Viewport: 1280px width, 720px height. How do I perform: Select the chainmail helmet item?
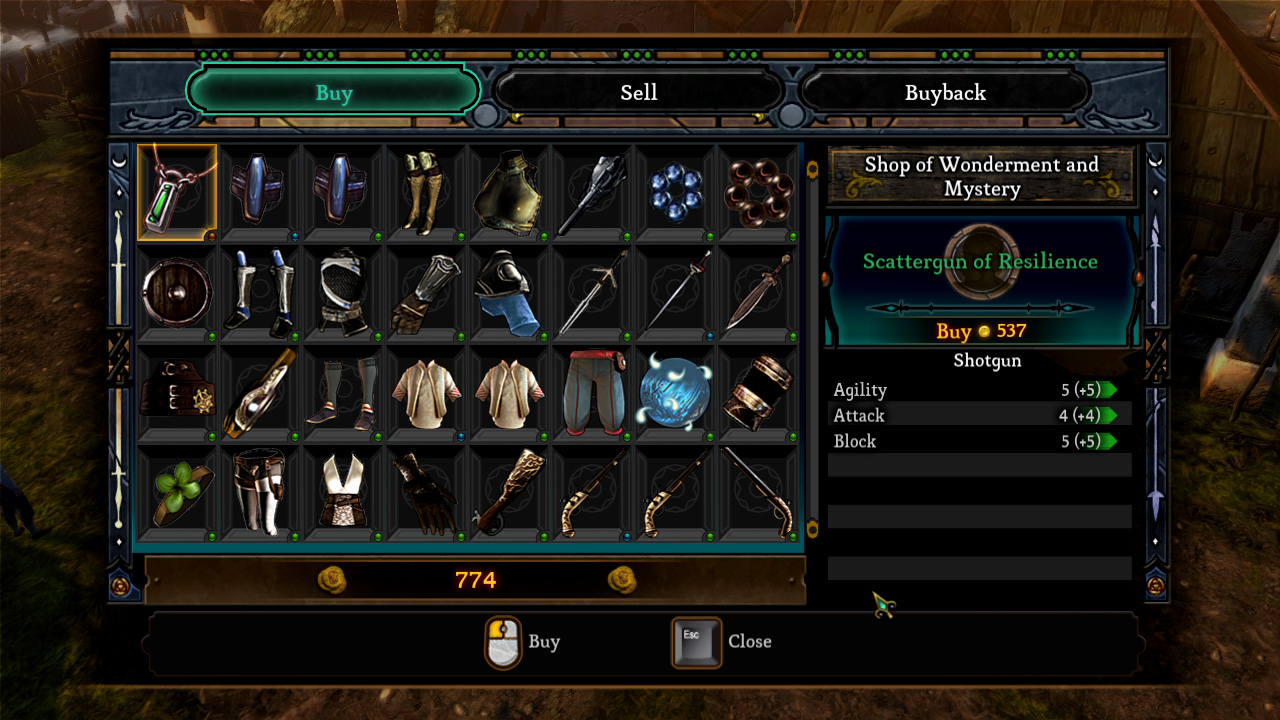342,290
